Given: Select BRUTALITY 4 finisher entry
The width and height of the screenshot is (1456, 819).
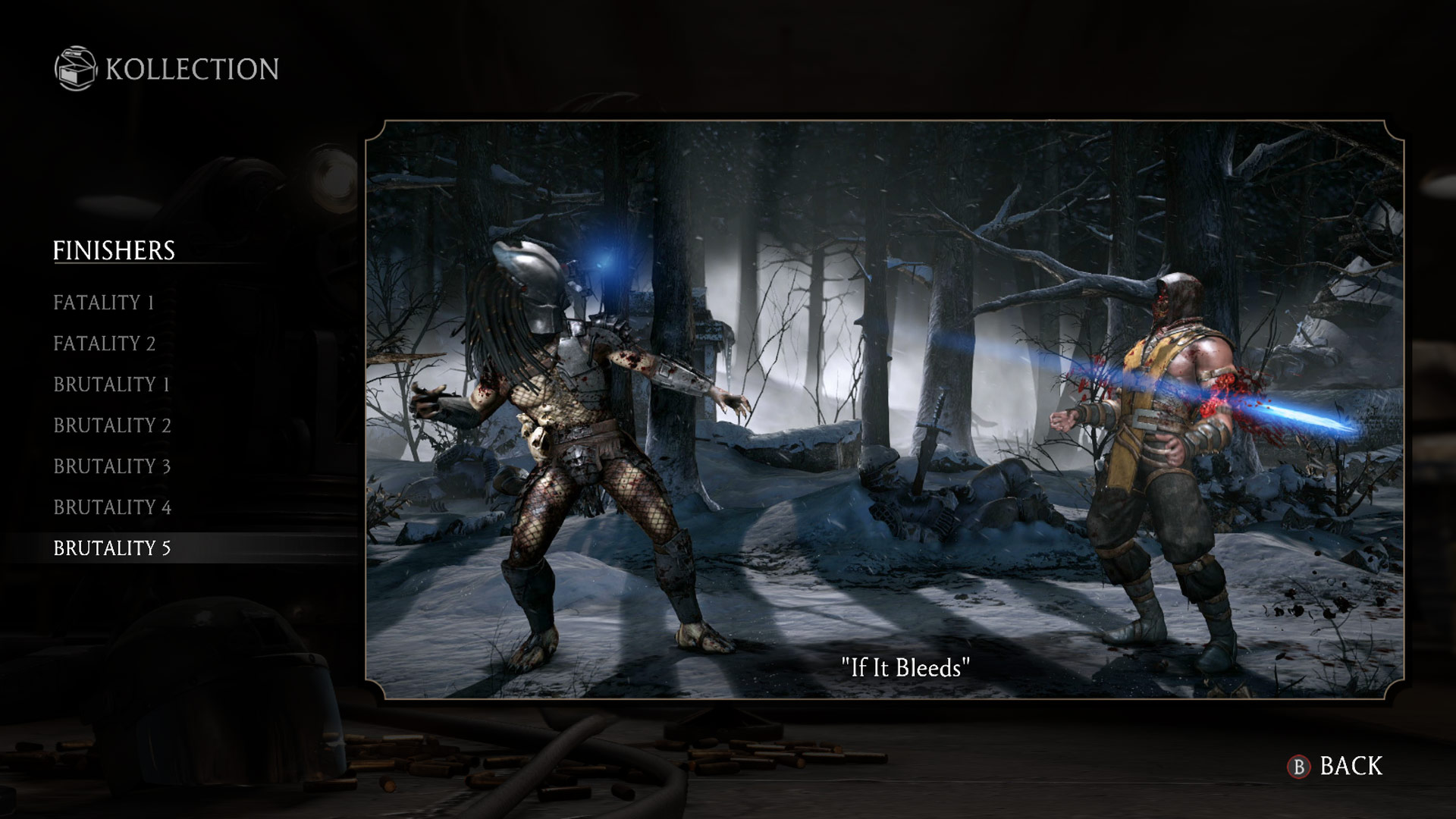Looking at the screenshot, I should click(x=111, y=507).
